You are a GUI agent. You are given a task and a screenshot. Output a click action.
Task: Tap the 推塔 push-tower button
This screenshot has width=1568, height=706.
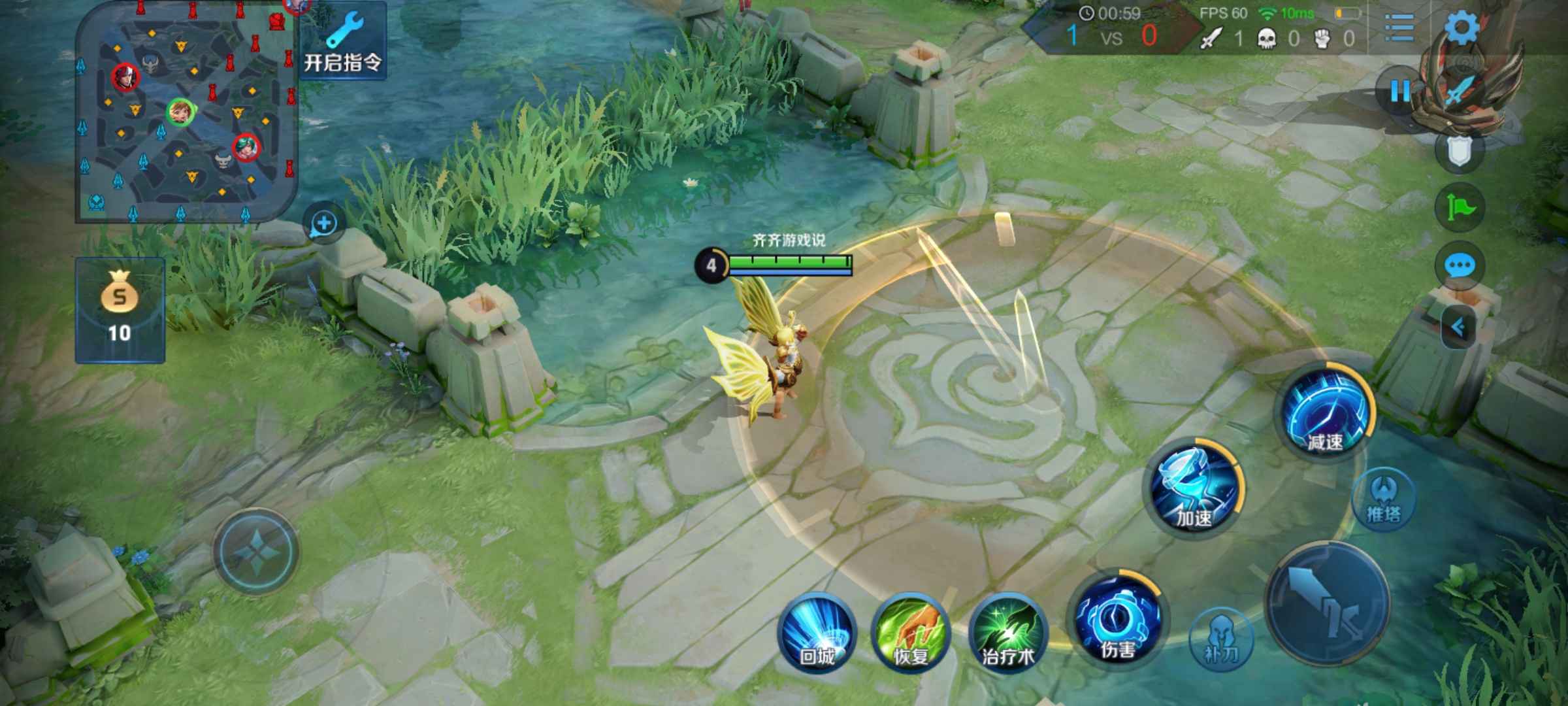[1384, 499]
